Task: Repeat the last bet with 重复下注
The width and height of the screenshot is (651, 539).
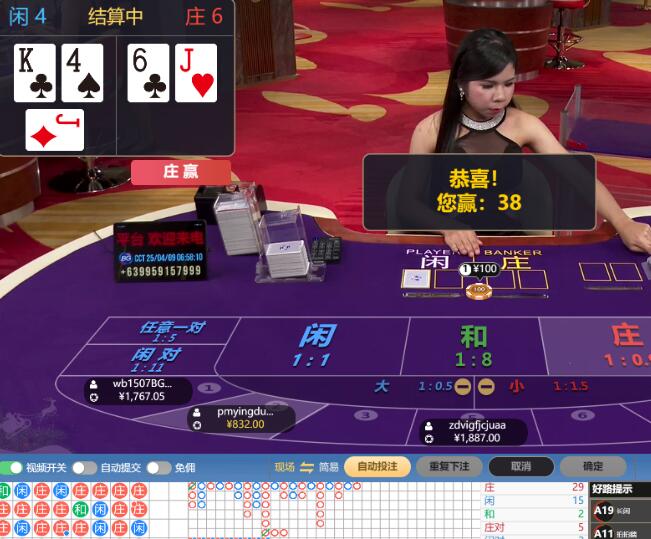Action: point(449,466)
